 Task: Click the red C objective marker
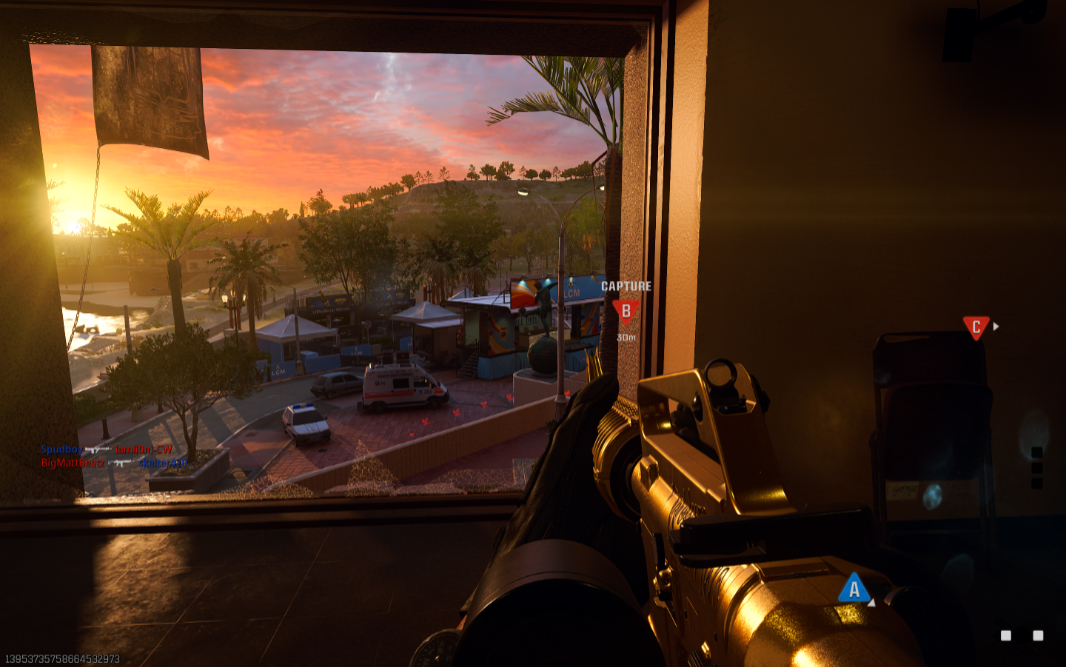tap(975, 326)
